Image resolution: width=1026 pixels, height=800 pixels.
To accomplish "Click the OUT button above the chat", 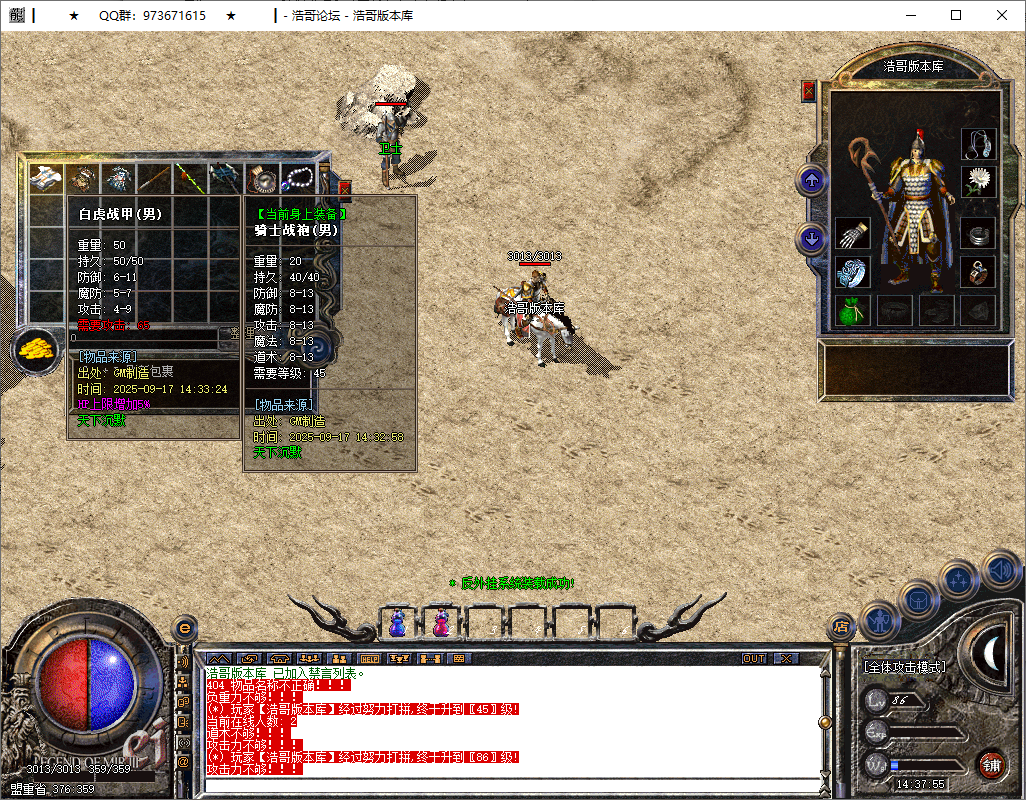I will 754,659.
